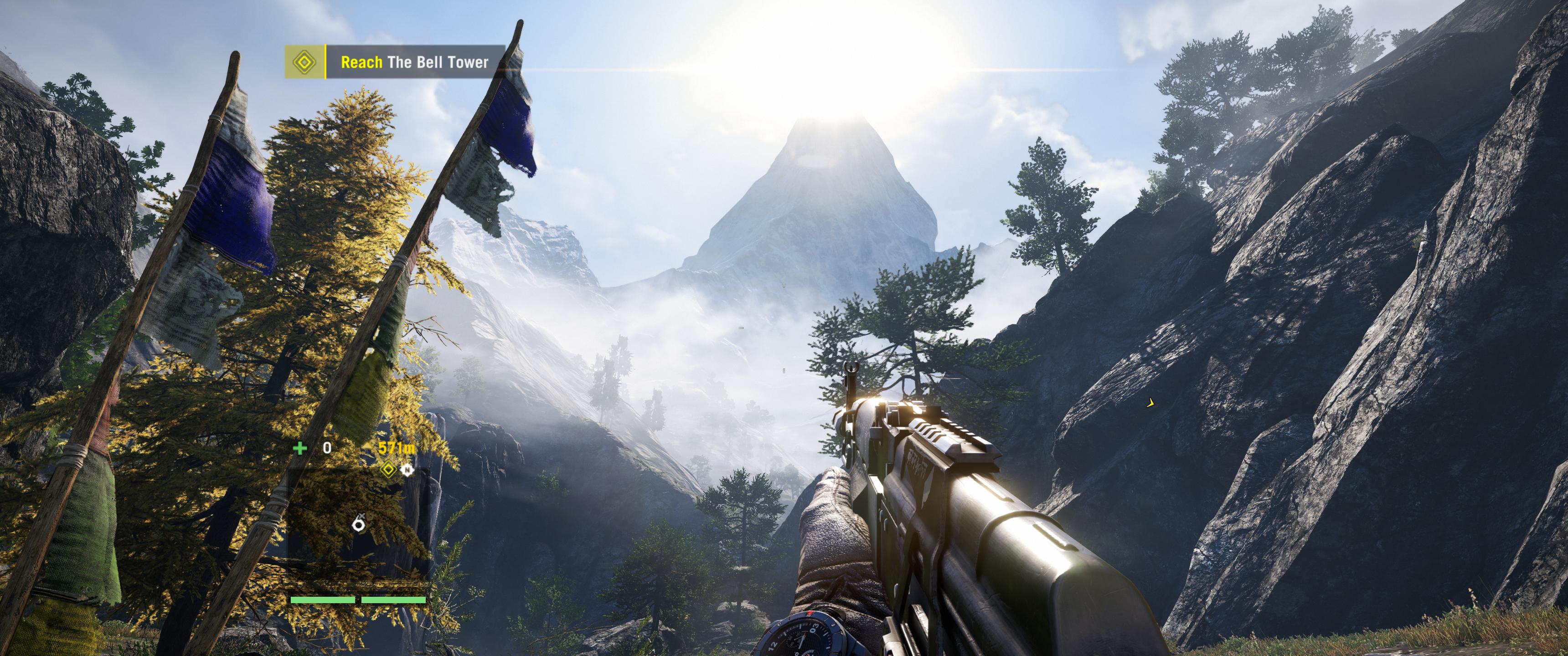The image size is (1568, 656).
Task: Click the yellow diamond objective icon beside Reach
Action: coord(304,62)
